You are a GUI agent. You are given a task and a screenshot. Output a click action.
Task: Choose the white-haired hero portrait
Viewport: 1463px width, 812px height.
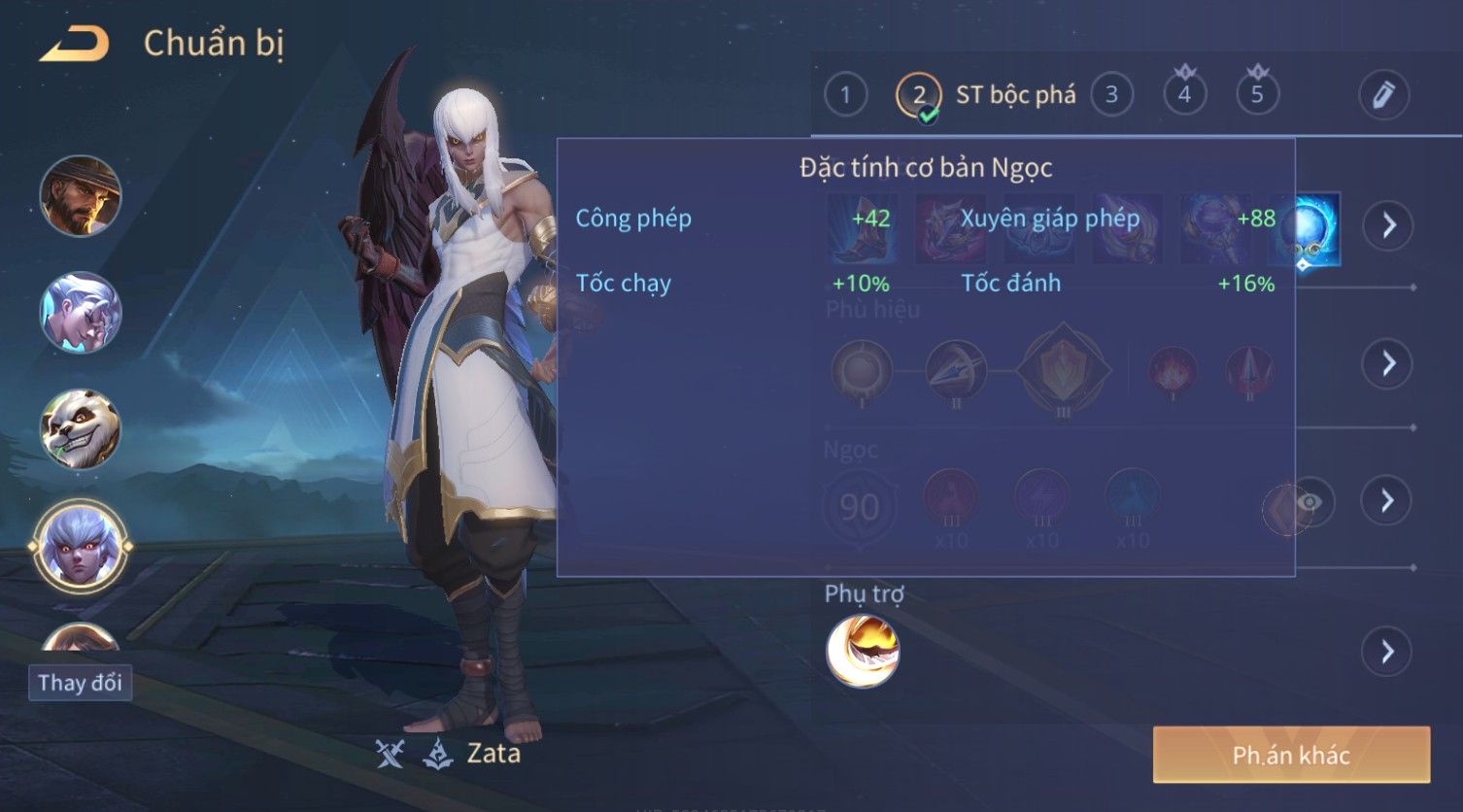81,312
